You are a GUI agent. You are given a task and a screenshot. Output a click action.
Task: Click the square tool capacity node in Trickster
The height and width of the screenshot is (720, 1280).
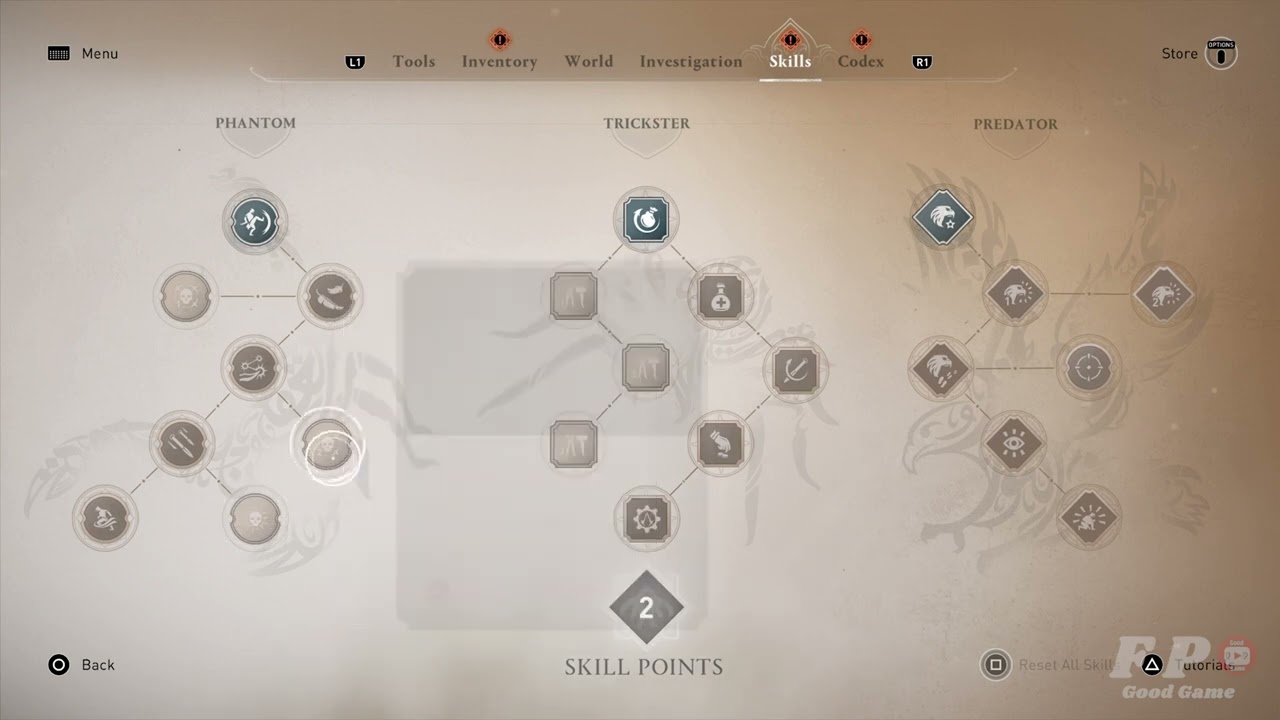pyautogui.click(x=646, y=368)
